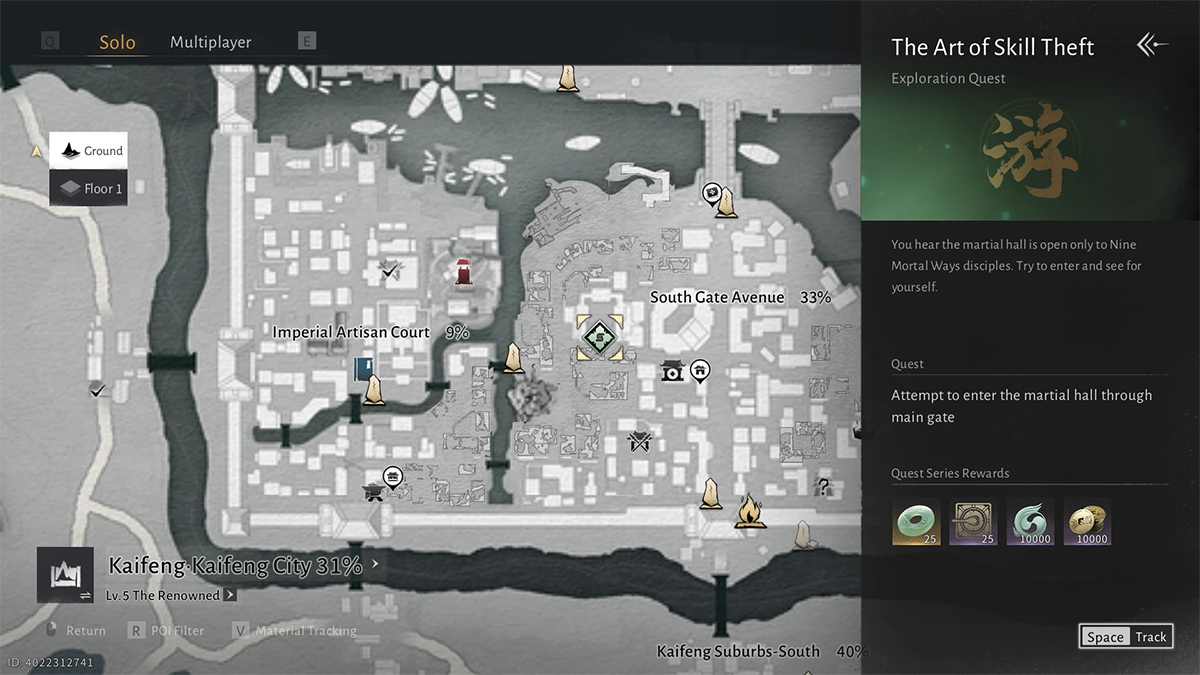Select the Floor 1 layer
The width and height of the screenshot is (1200, 675).
89,188
